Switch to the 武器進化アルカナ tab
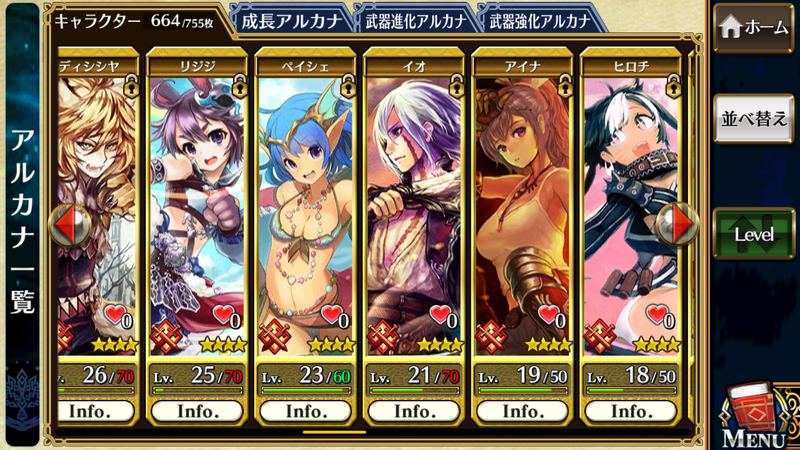Viewport: 800px width, 450px height. pos(414,20)
